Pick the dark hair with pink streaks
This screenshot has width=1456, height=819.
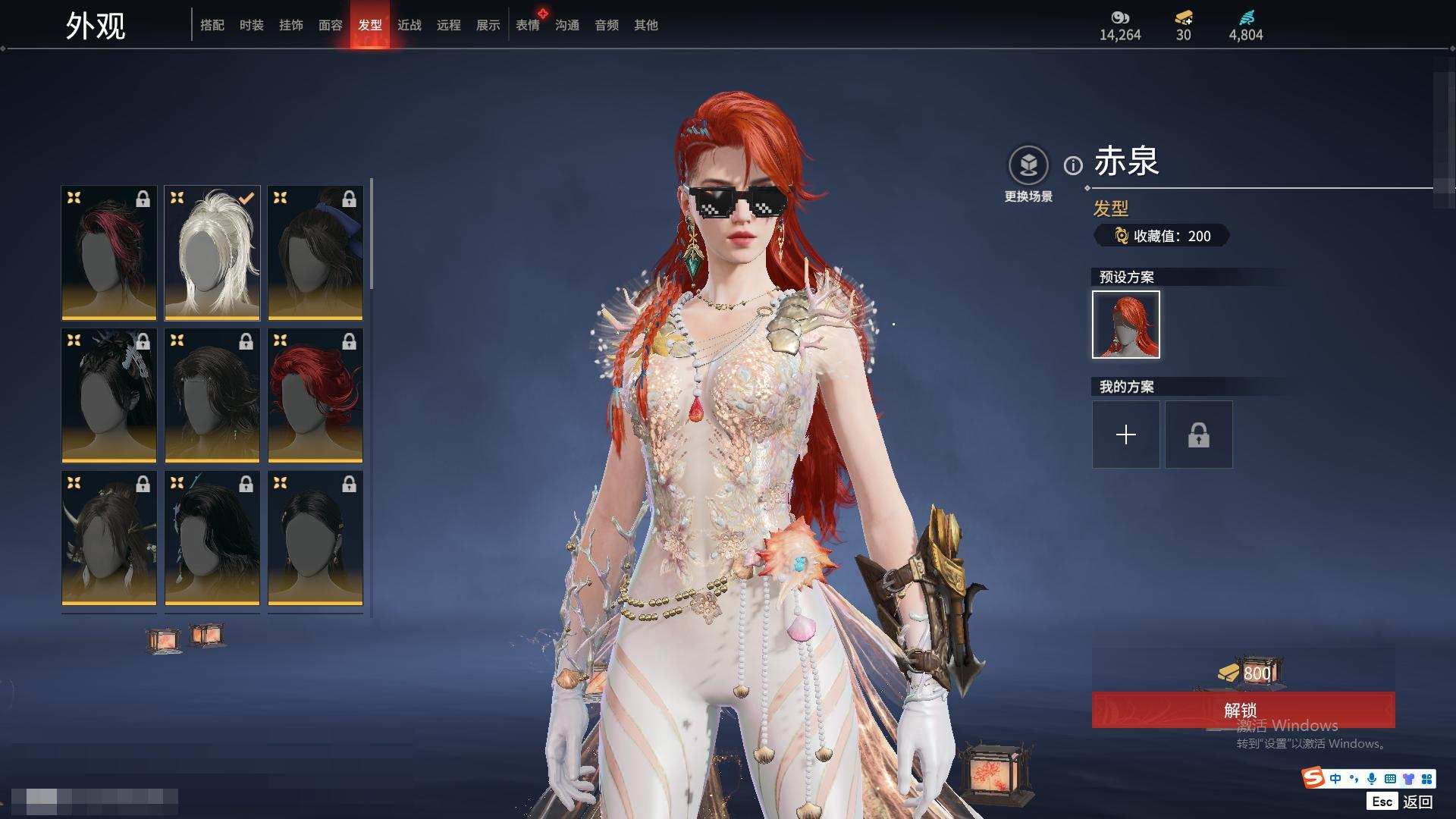coord(109,253)
